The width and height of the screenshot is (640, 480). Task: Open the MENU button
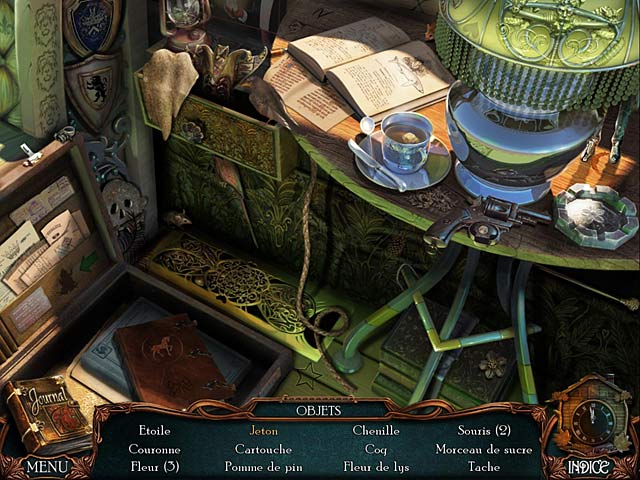point(47,466)
